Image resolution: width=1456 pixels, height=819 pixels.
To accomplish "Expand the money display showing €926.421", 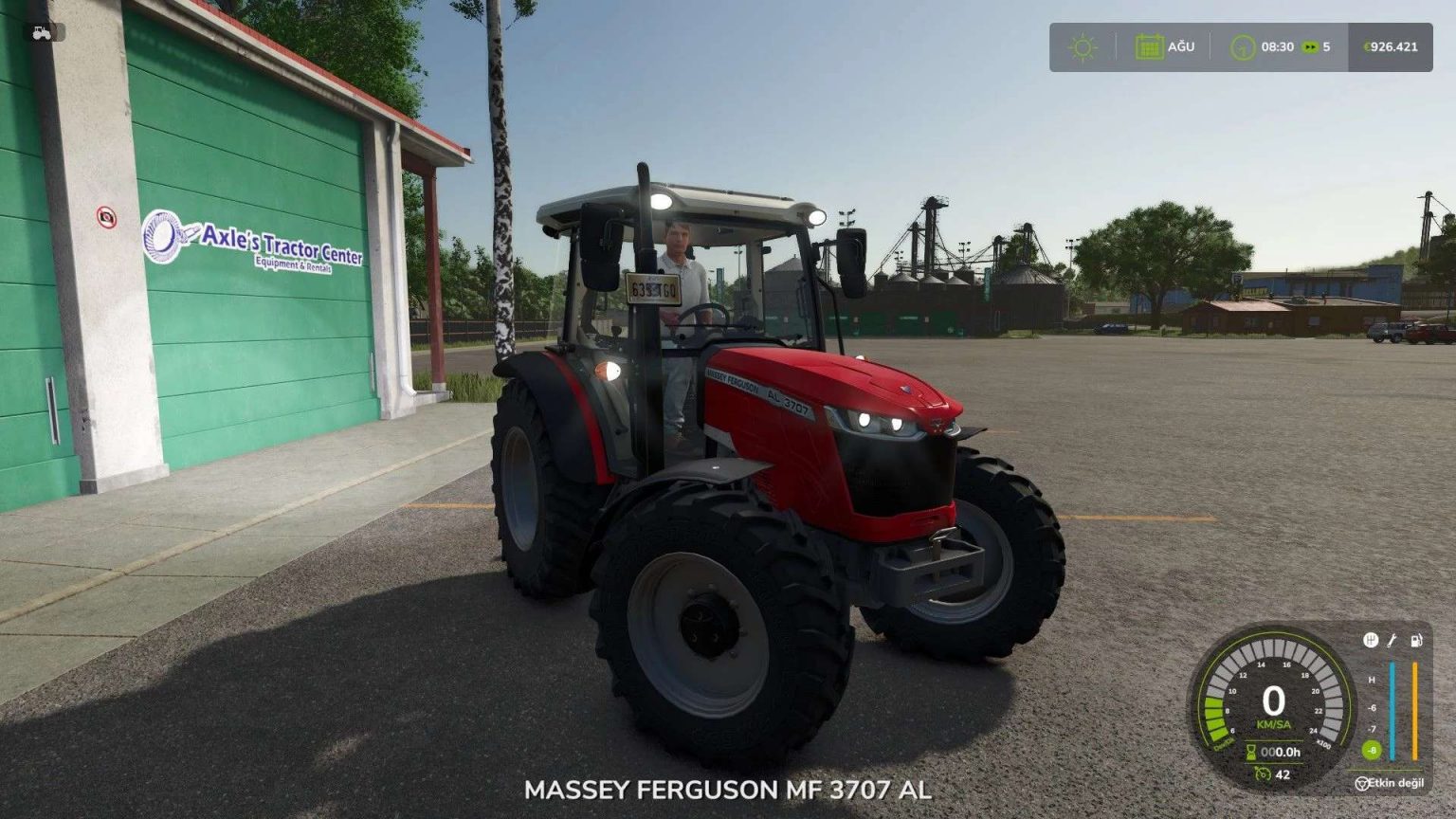I will 1390,45.
